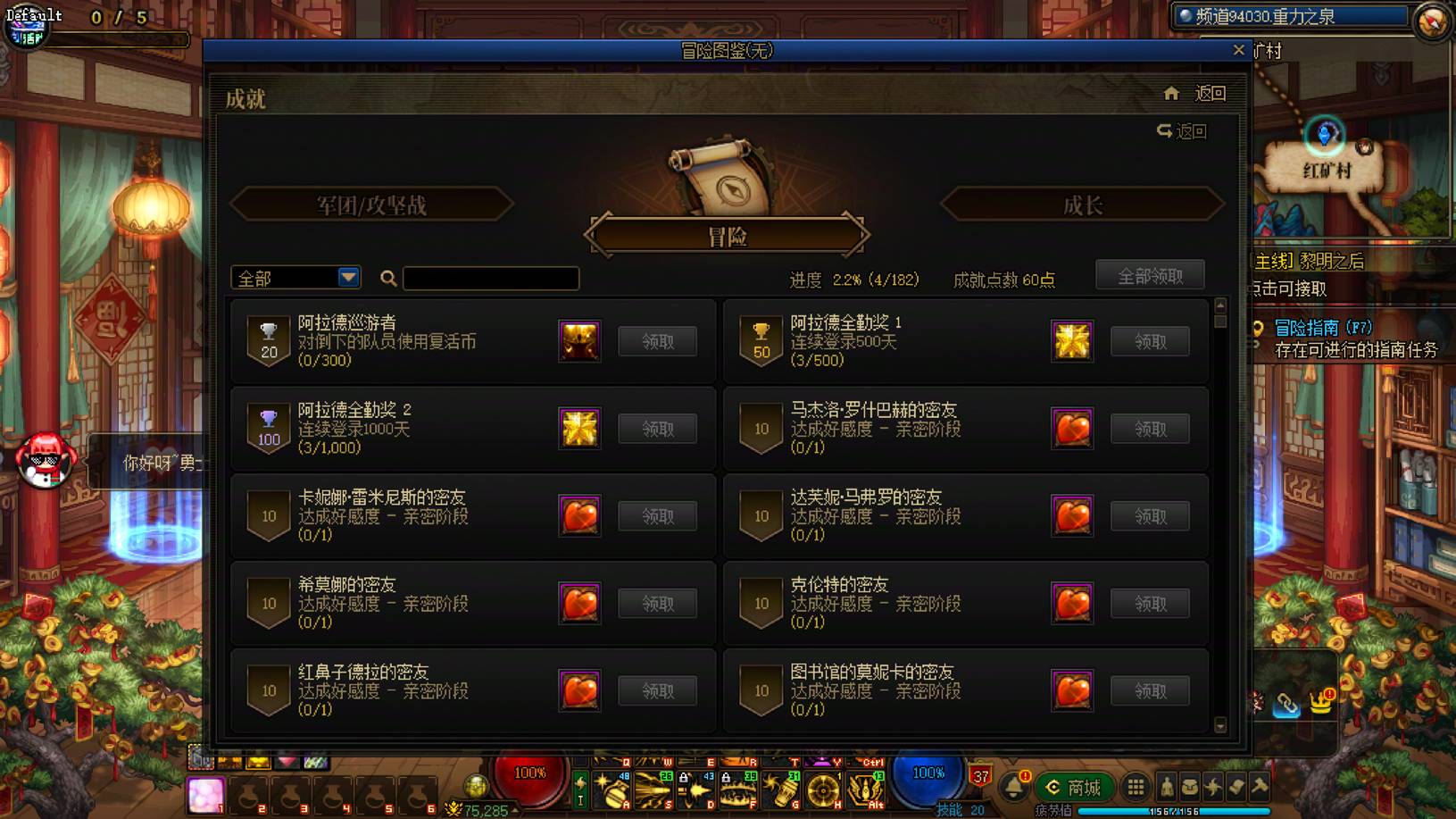
Task: Switch to the 成长 tab
Action: coord(1083,204)
